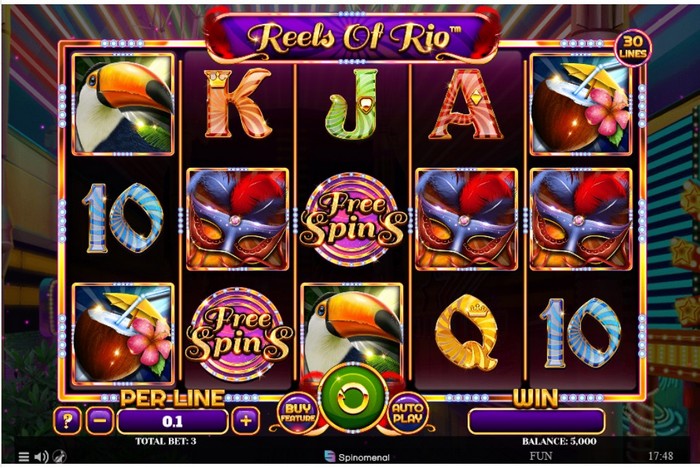700x468 pixels.
Task: Decrease the per-line bet with minus
Action: pyautogui.click(x=99, y=421)
